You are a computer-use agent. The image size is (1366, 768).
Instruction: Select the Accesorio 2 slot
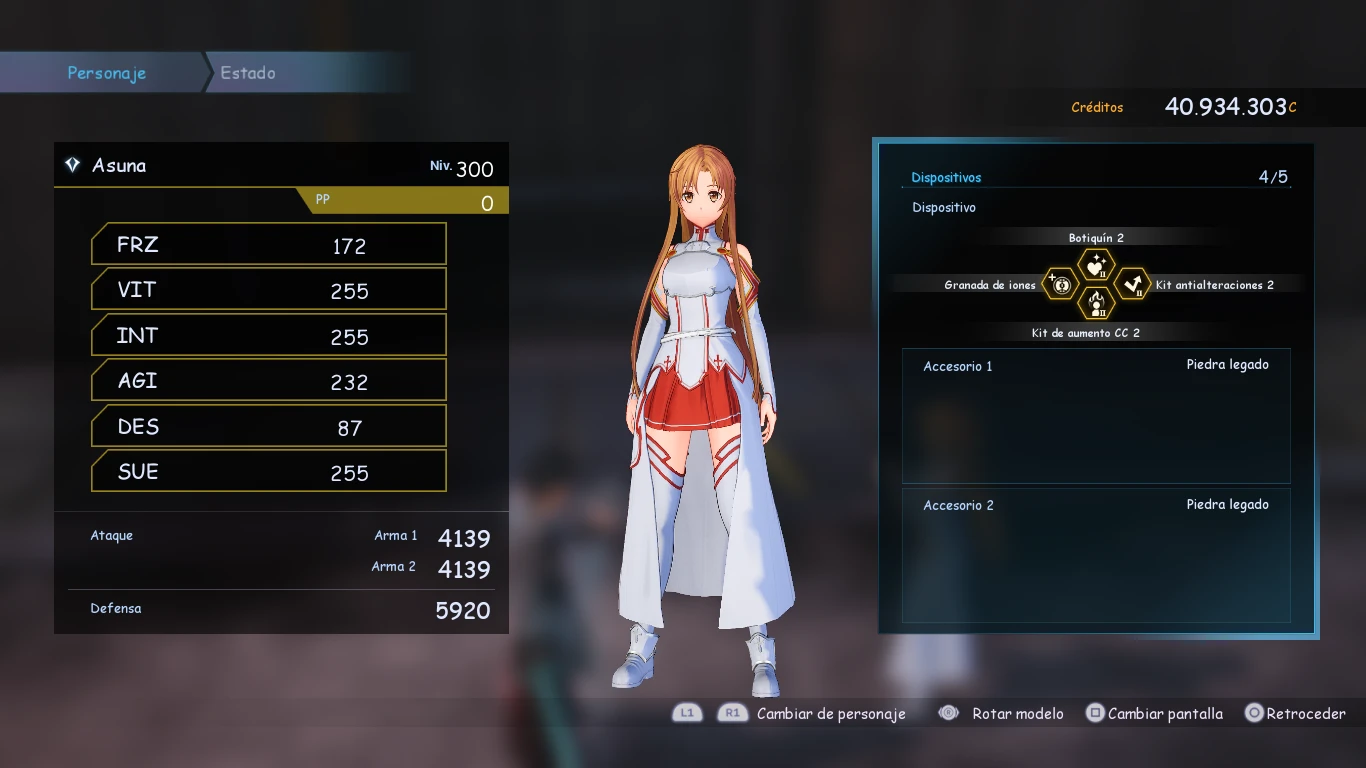[x=1096, y=555]
